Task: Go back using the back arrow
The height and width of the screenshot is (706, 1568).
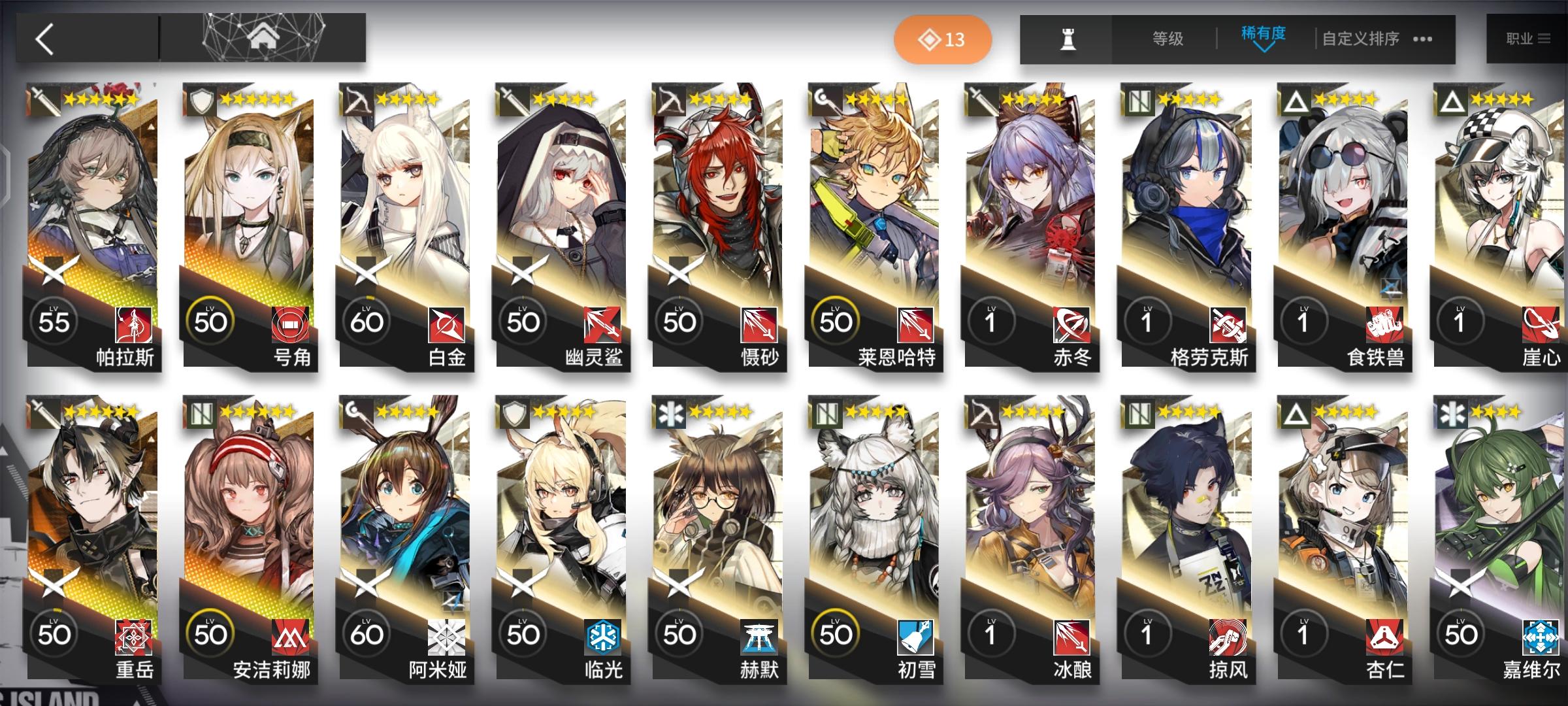Action: click(x=44, y=39)
